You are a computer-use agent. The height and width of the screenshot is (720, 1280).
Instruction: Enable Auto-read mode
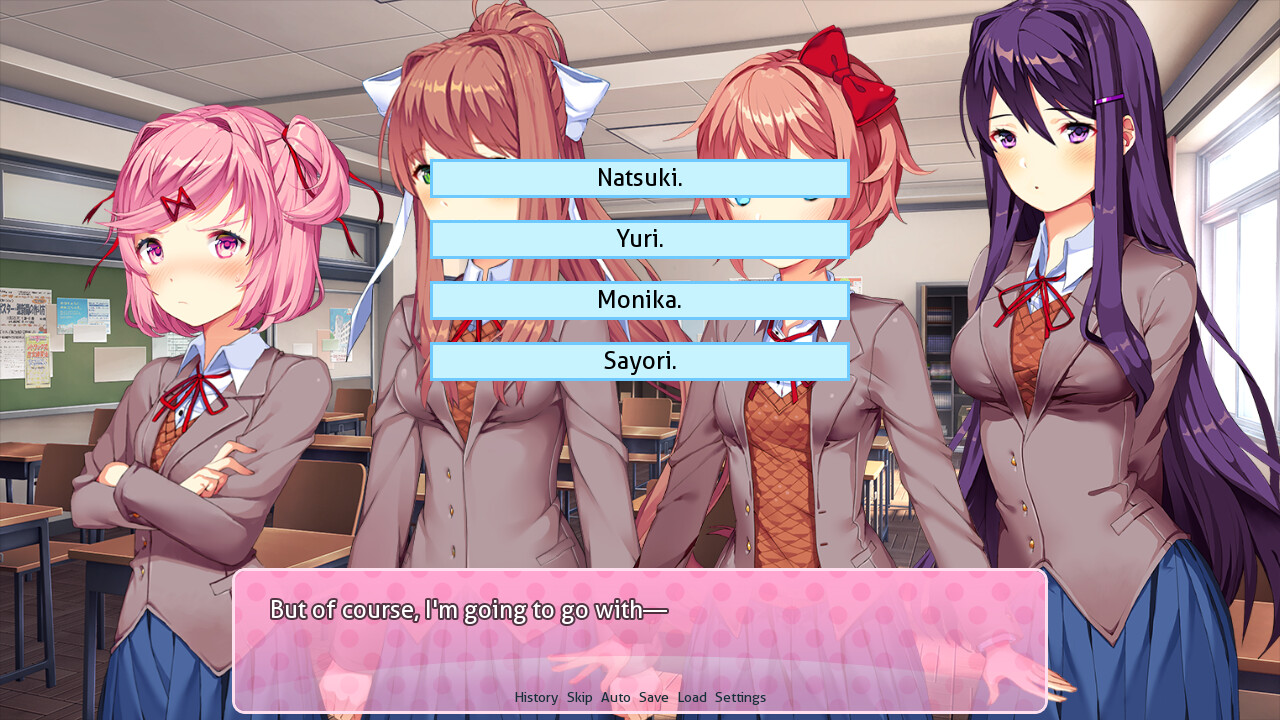tap(615, 697)
